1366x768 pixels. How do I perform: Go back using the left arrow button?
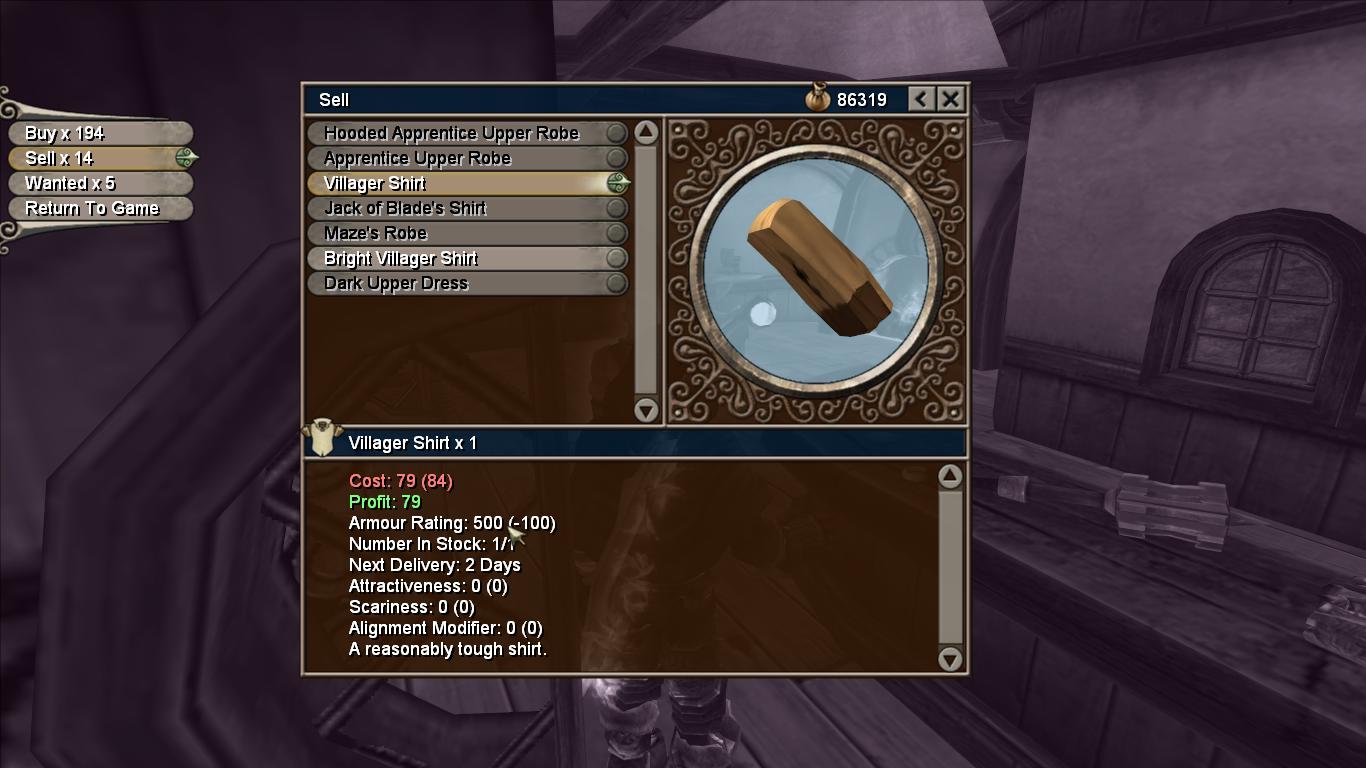tap(921, 99)
